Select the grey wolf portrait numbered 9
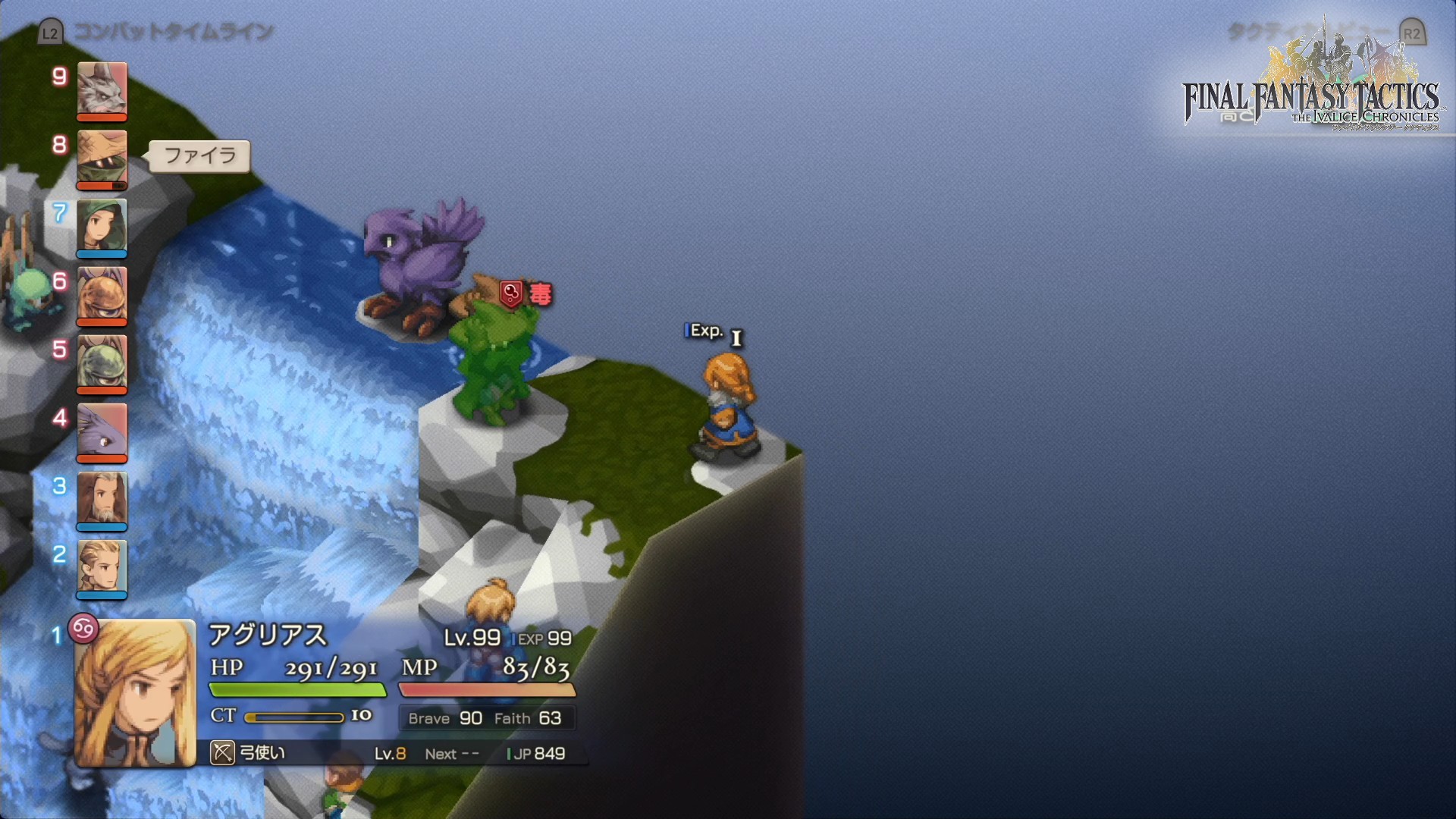Screen dimensions: 1456x819 click(102, 89)
